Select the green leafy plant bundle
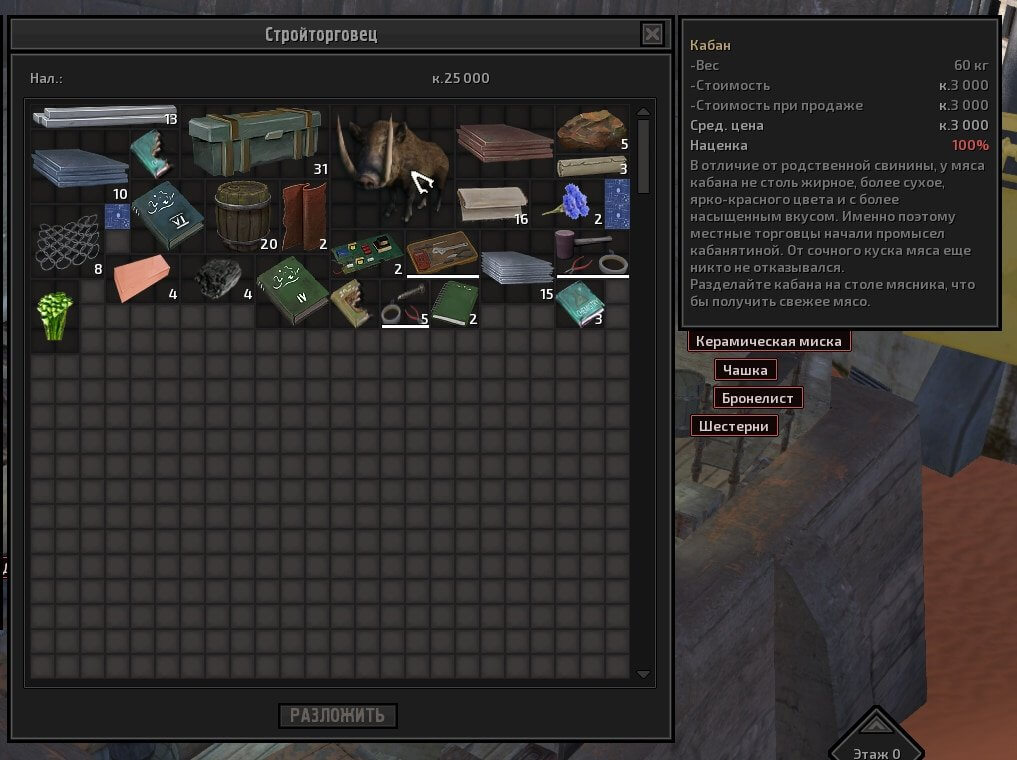This screenshot has height=760, width=1017. click(x=54, y=315)
